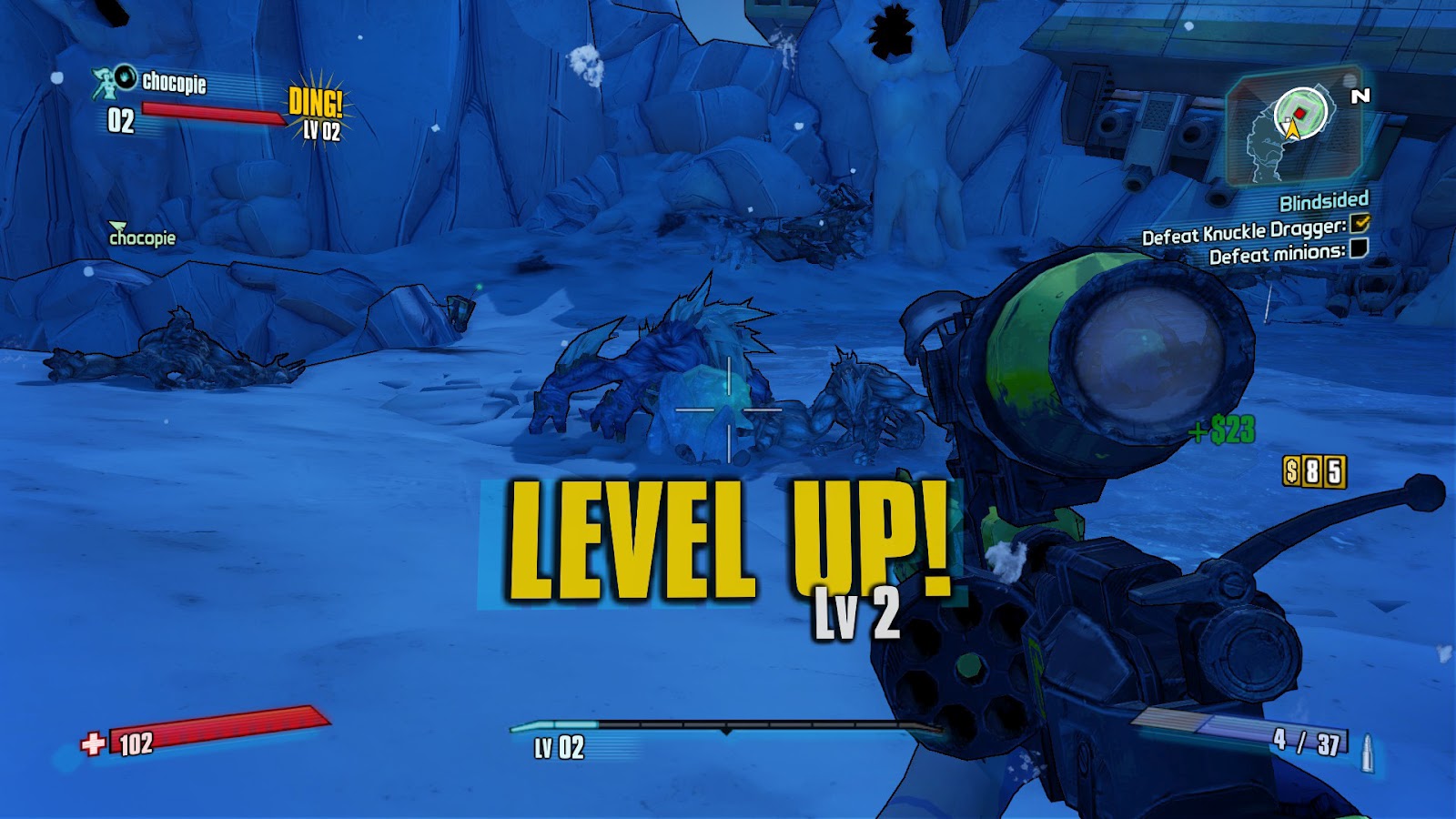Click the red waypoint marker on the minimap
This screenshot has width=1456, height=819.
[x=1299, y=113]
